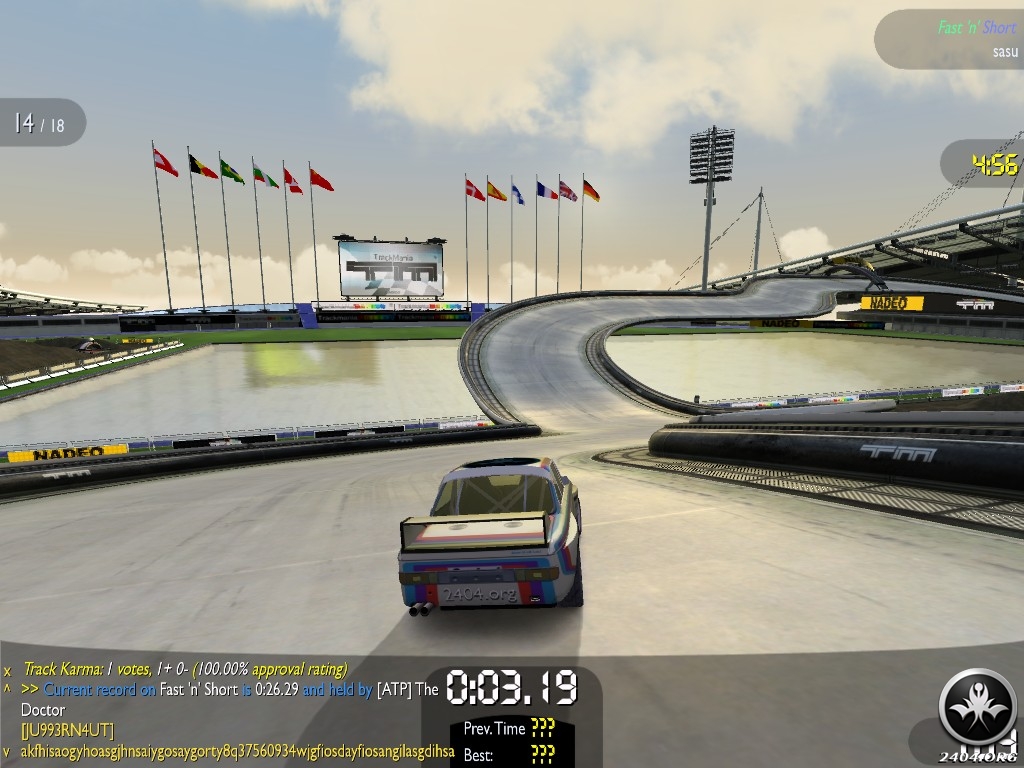This screenshot has width=1024, height=768.
Task: Close the chat with the x button
Action: point(7,670)
